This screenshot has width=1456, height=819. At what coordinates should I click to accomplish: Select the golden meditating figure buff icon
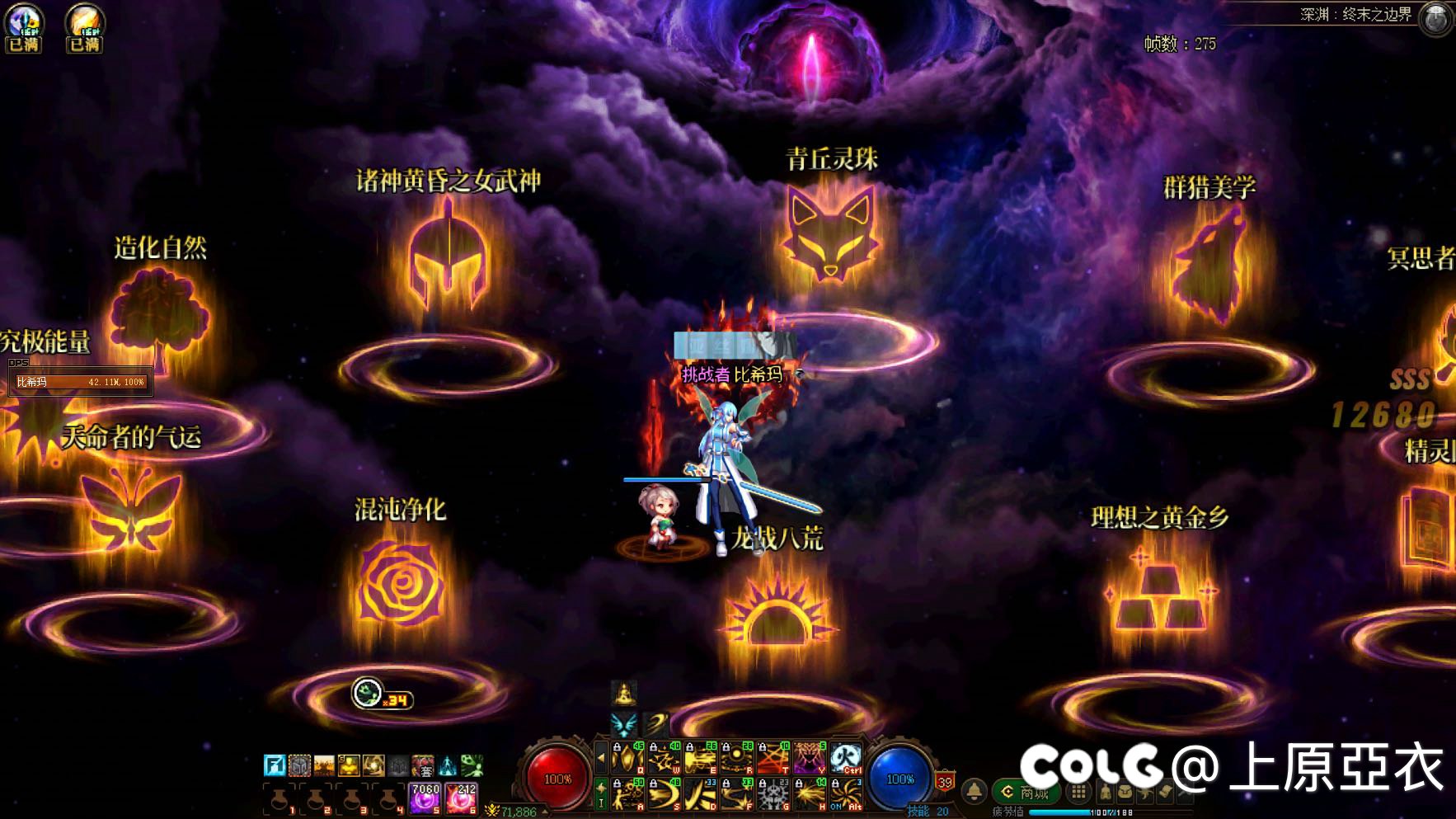(624, 693)
